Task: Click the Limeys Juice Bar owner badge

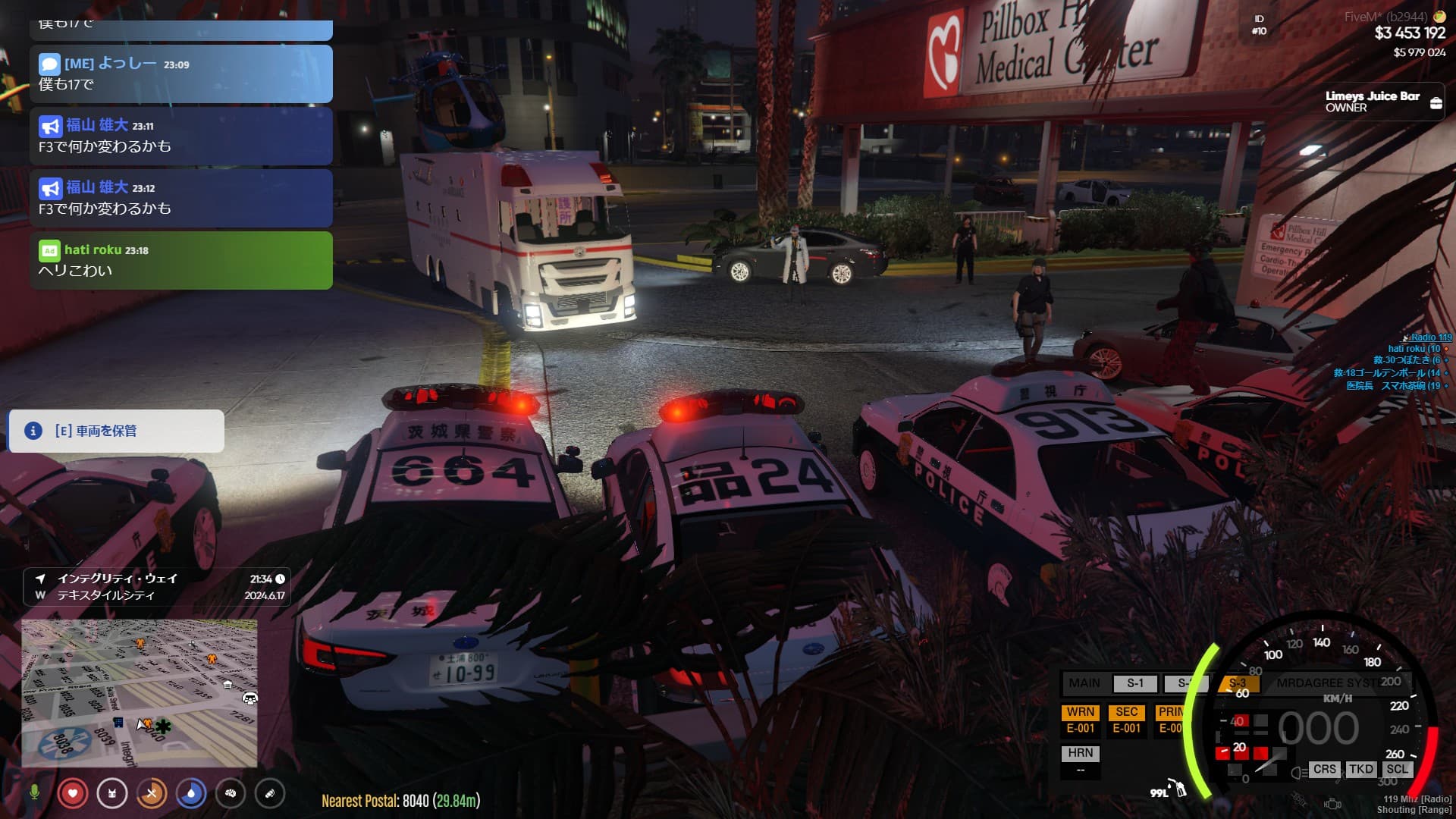Action: [x=1382, y=102]
